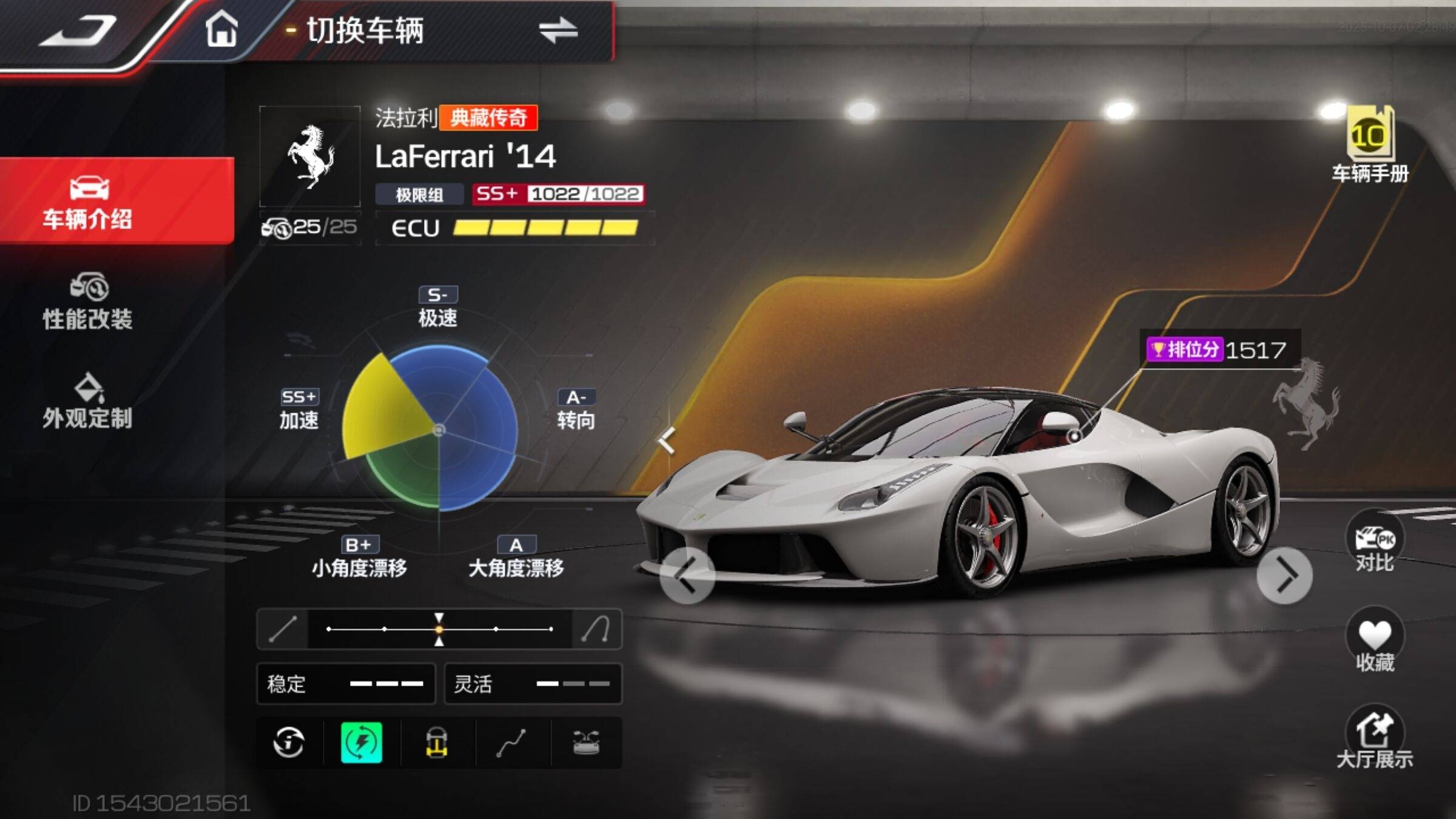Screen dimensions: 1456x819
Task: Go back using the top-left arrow
Action: pyautogui.click(x=79, y=30)
